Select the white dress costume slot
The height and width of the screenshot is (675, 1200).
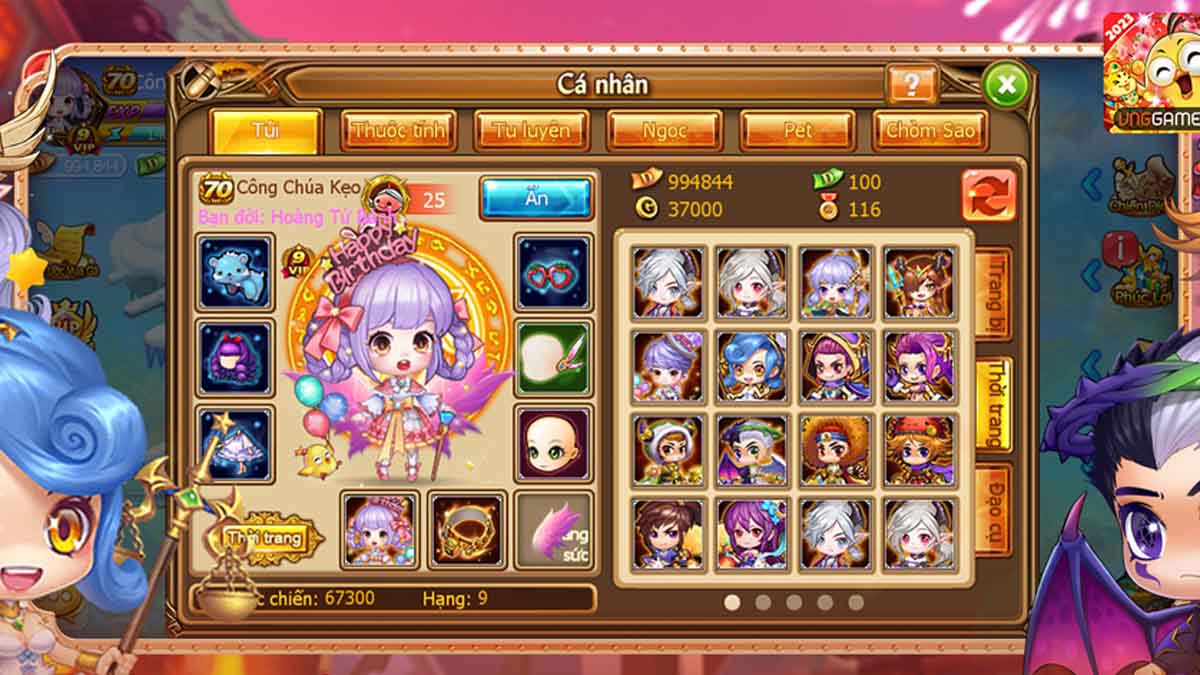235,444
